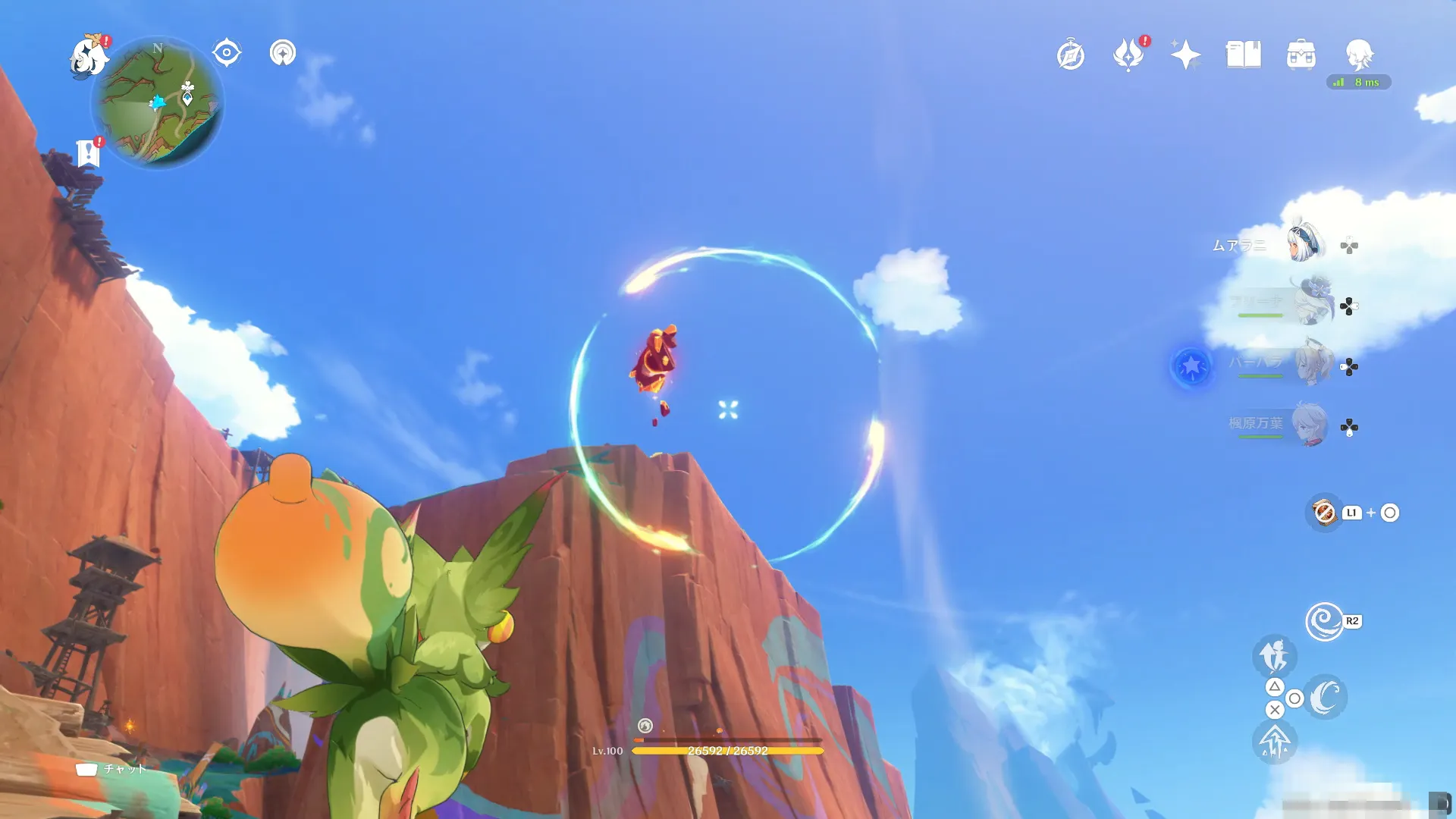Open the quest log bookmark icon
The width and height of the screenshot is (1456, 819).
89,153
